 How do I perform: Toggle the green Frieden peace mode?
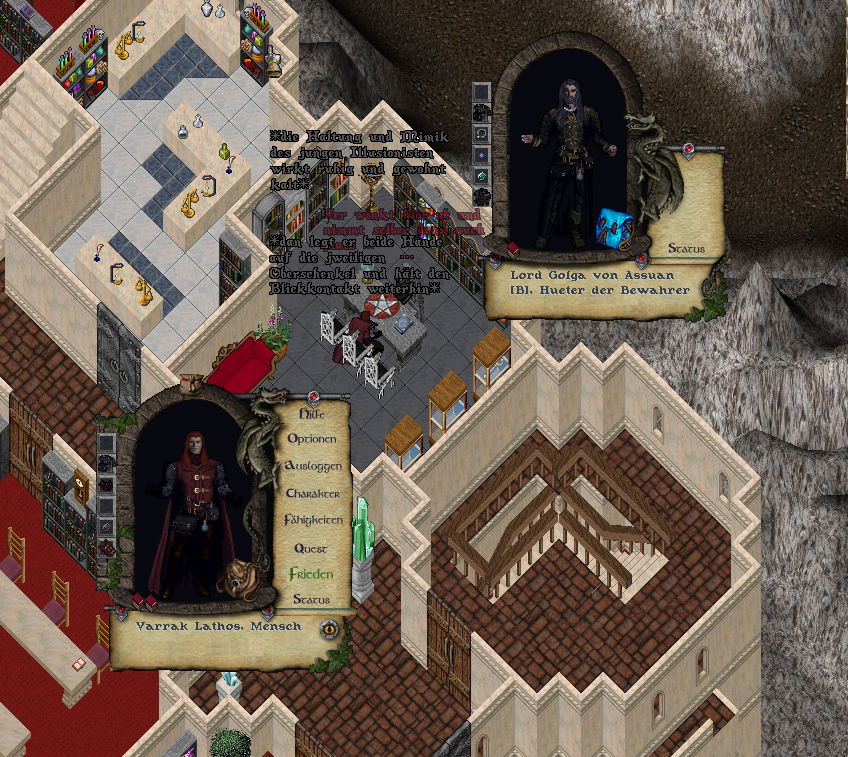(x=311, y=575)
